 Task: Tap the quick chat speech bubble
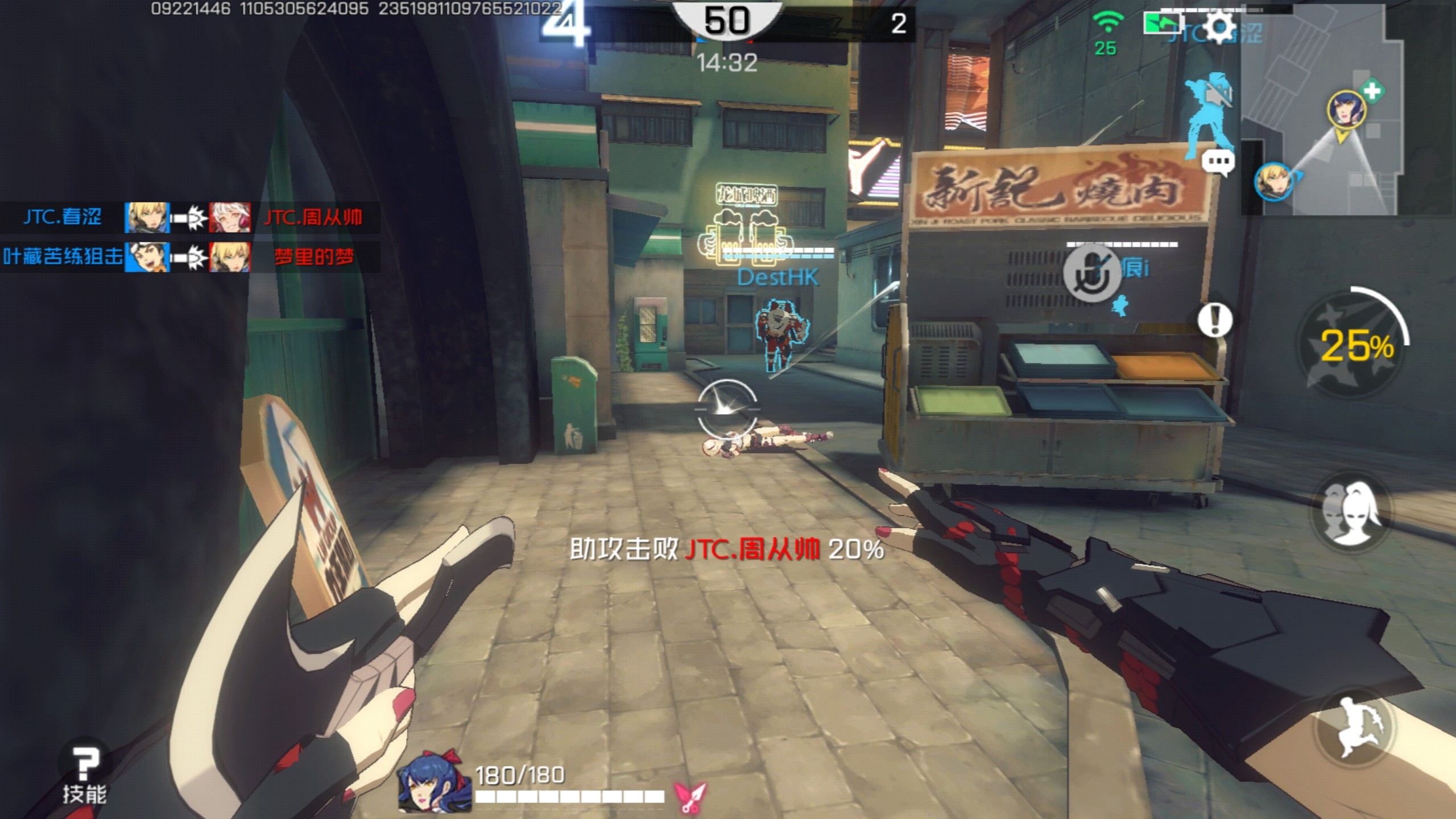coord(1218,162)
